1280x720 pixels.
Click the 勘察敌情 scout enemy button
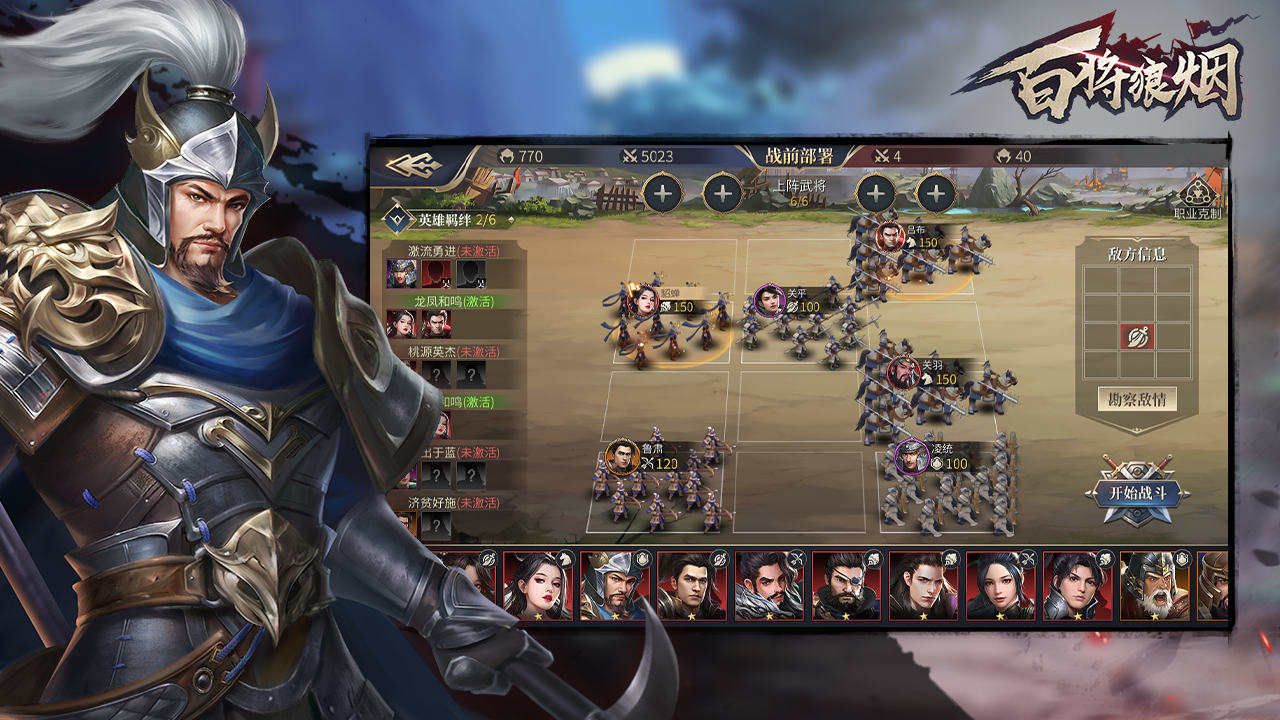(1136, 399)
